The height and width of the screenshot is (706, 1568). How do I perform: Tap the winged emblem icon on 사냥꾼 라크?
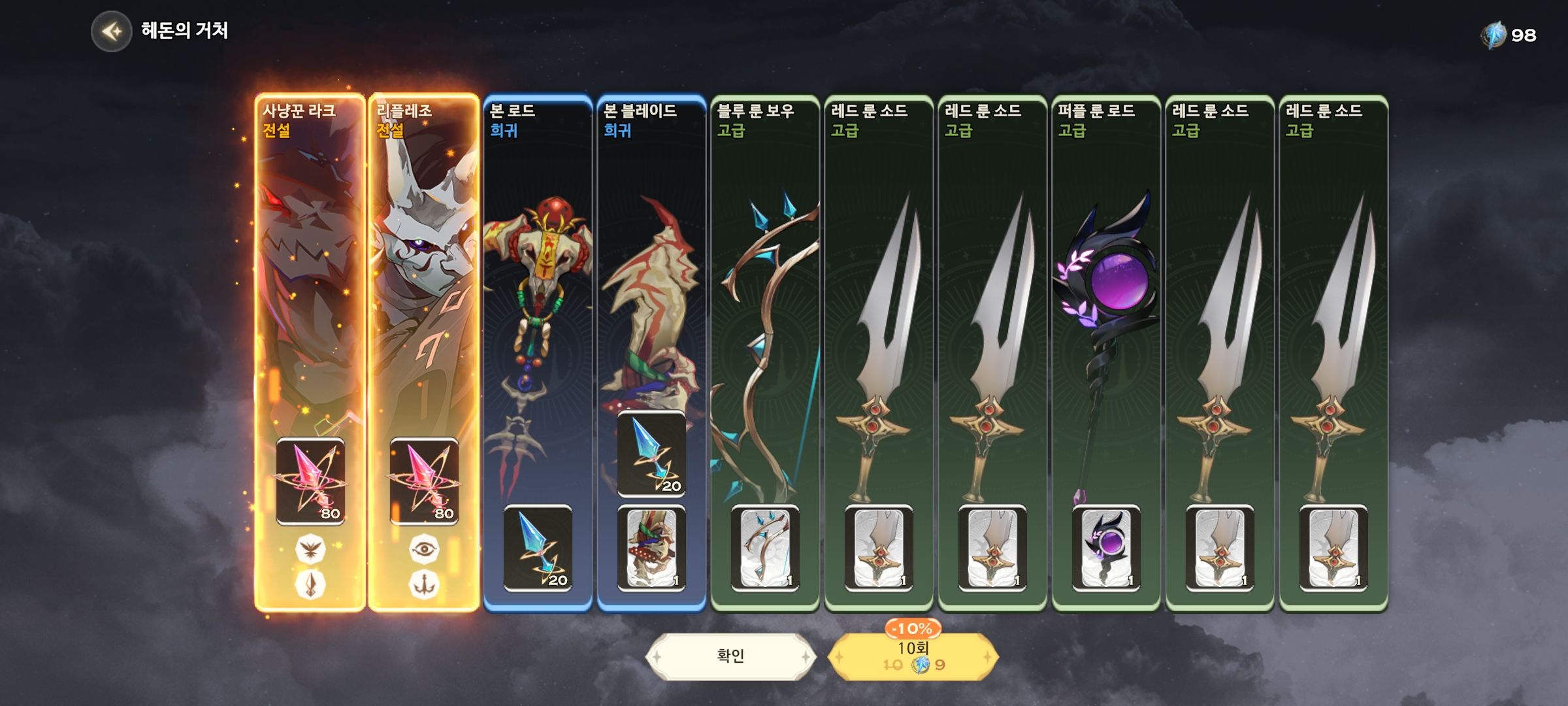310,549
